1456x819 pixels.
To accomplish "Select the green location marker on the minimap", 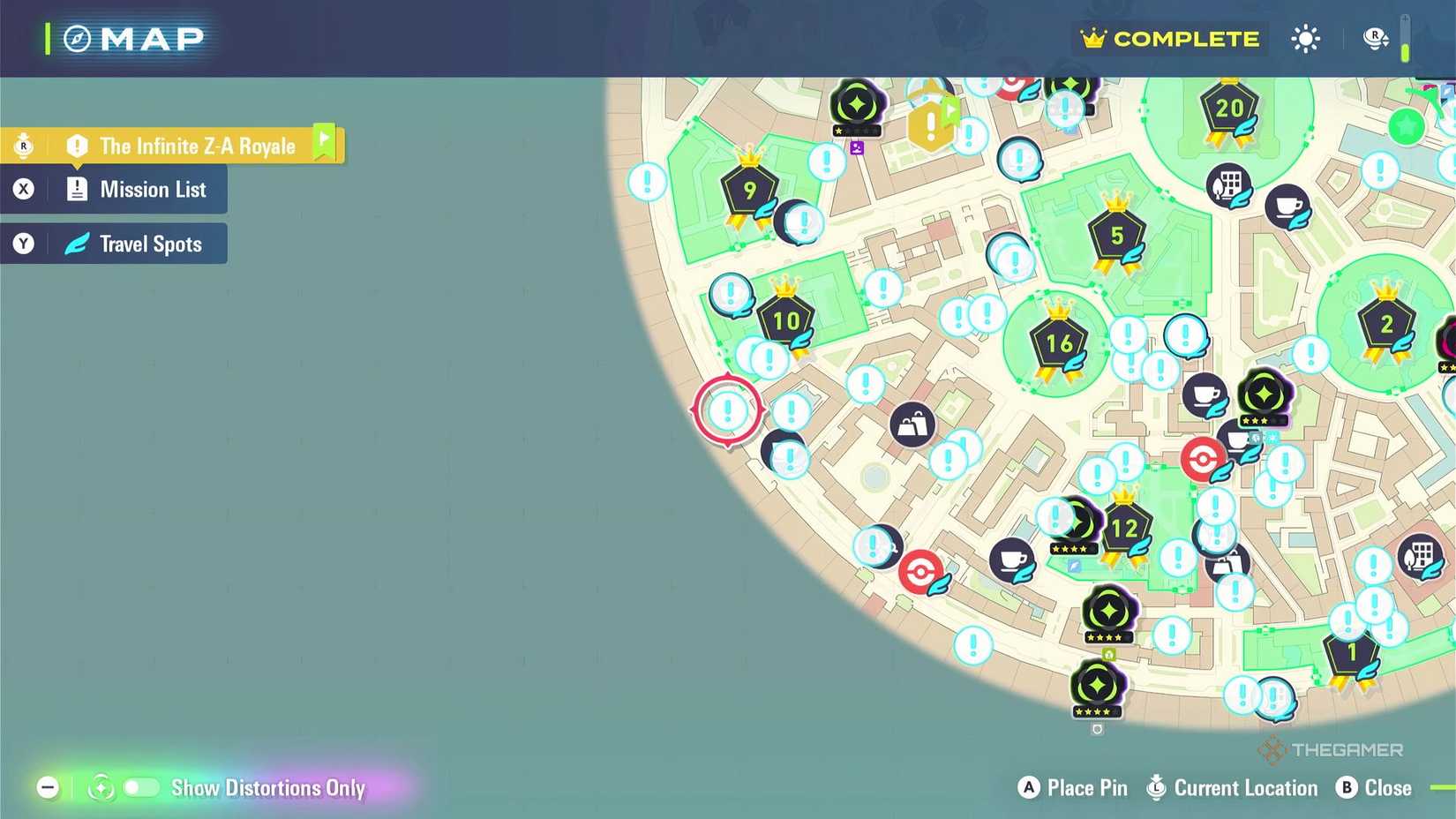I will pos(1405,127).
